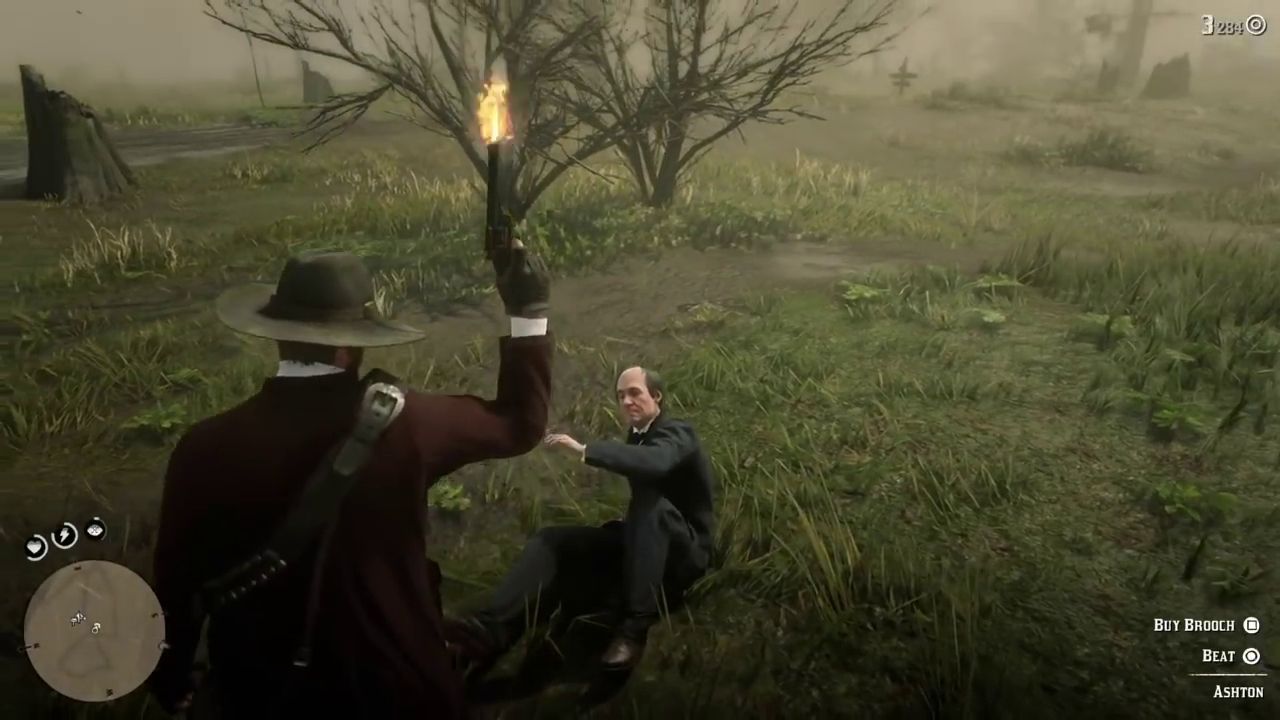Click the muzzle flash above the pistol
This screenshot has width=1280, height=720.
click(493, 110)
